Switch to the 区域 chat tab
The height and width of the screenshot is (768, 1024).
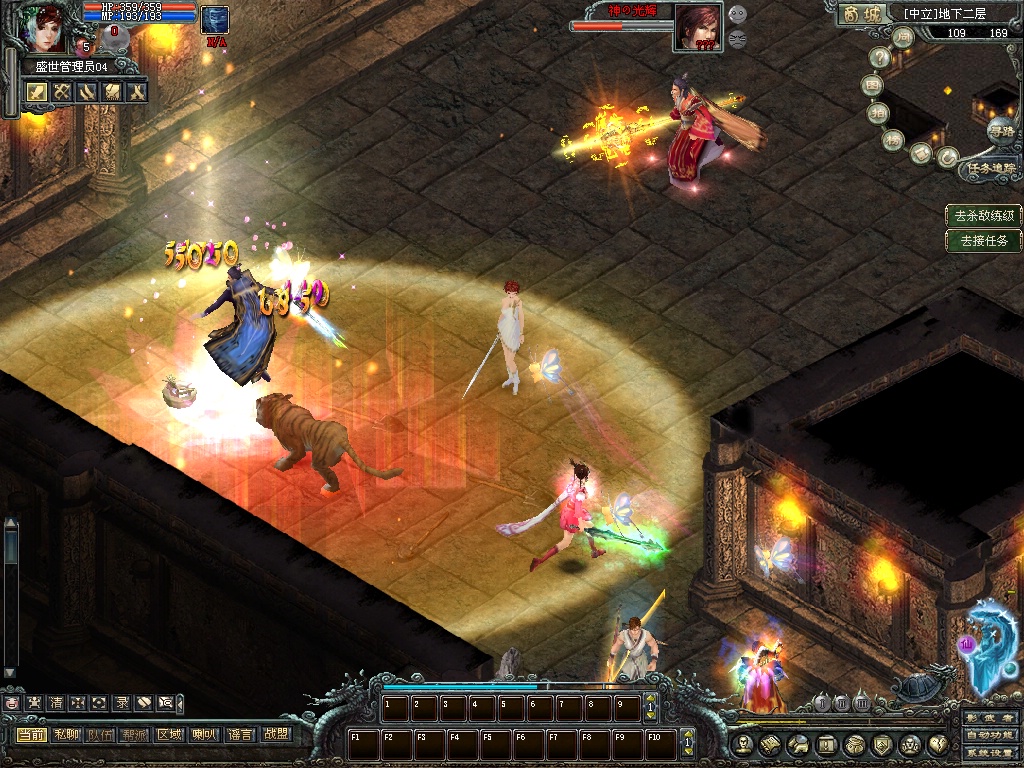tap(169, 734)
